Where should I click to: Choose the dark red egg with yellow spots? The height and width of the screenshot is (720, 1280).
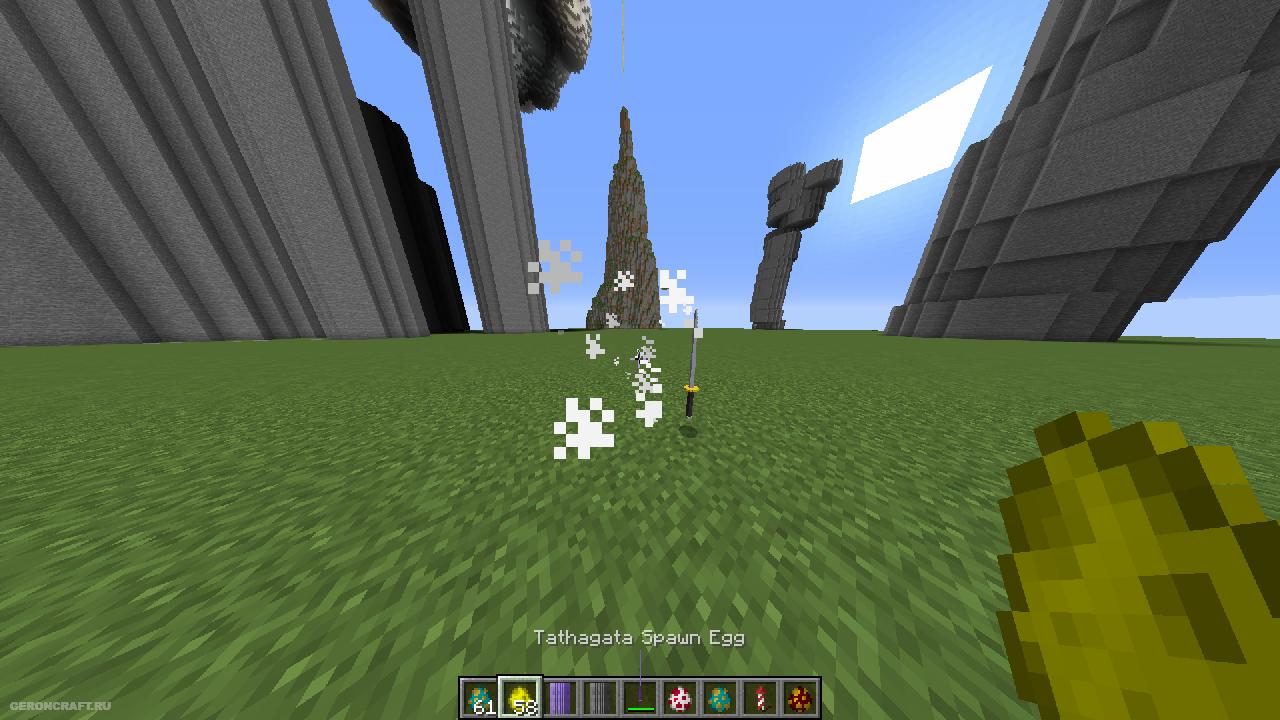[800, 697]
